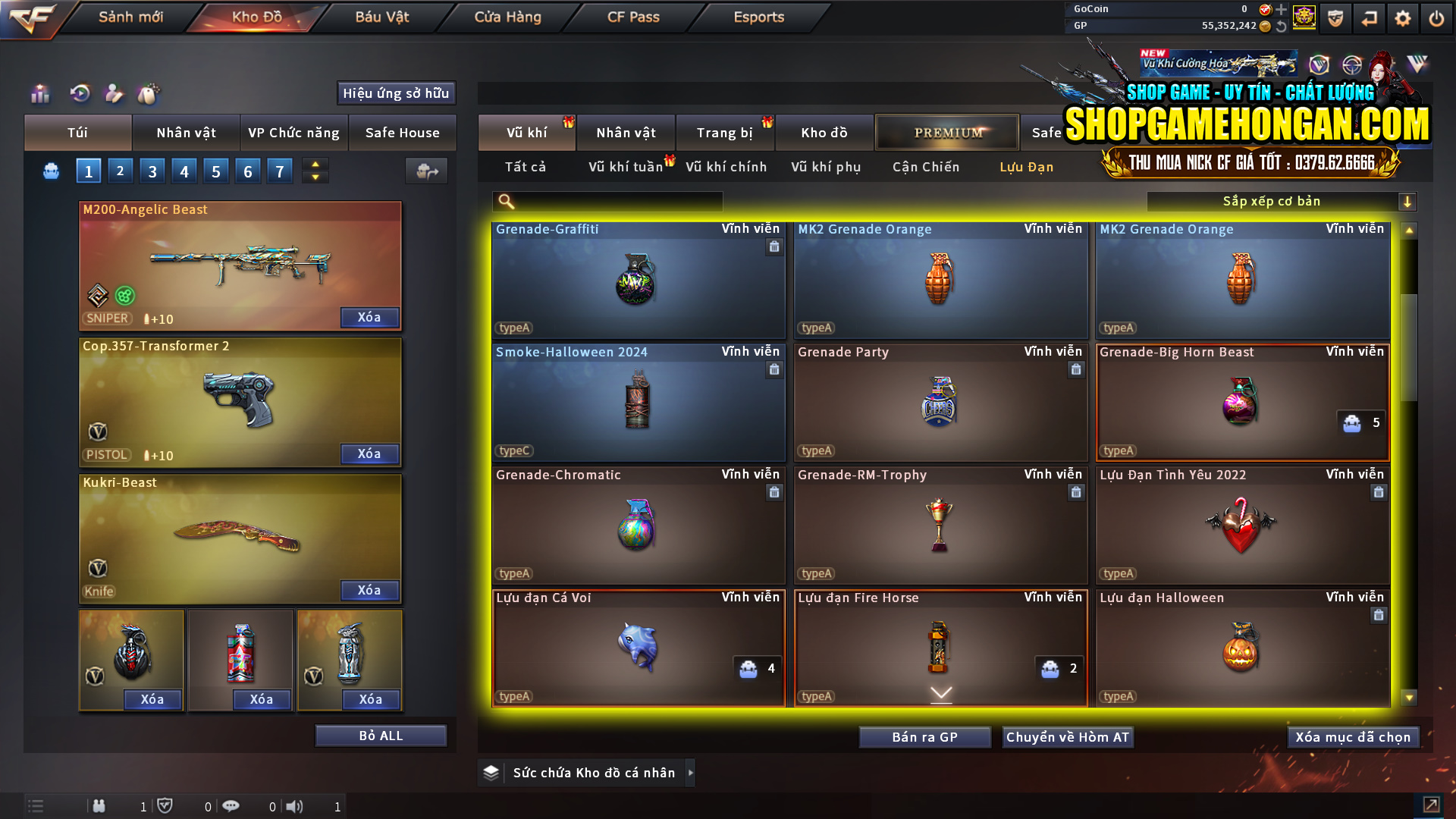Click the bag page down arrow

pyautogui.click(x=315, y=177)
